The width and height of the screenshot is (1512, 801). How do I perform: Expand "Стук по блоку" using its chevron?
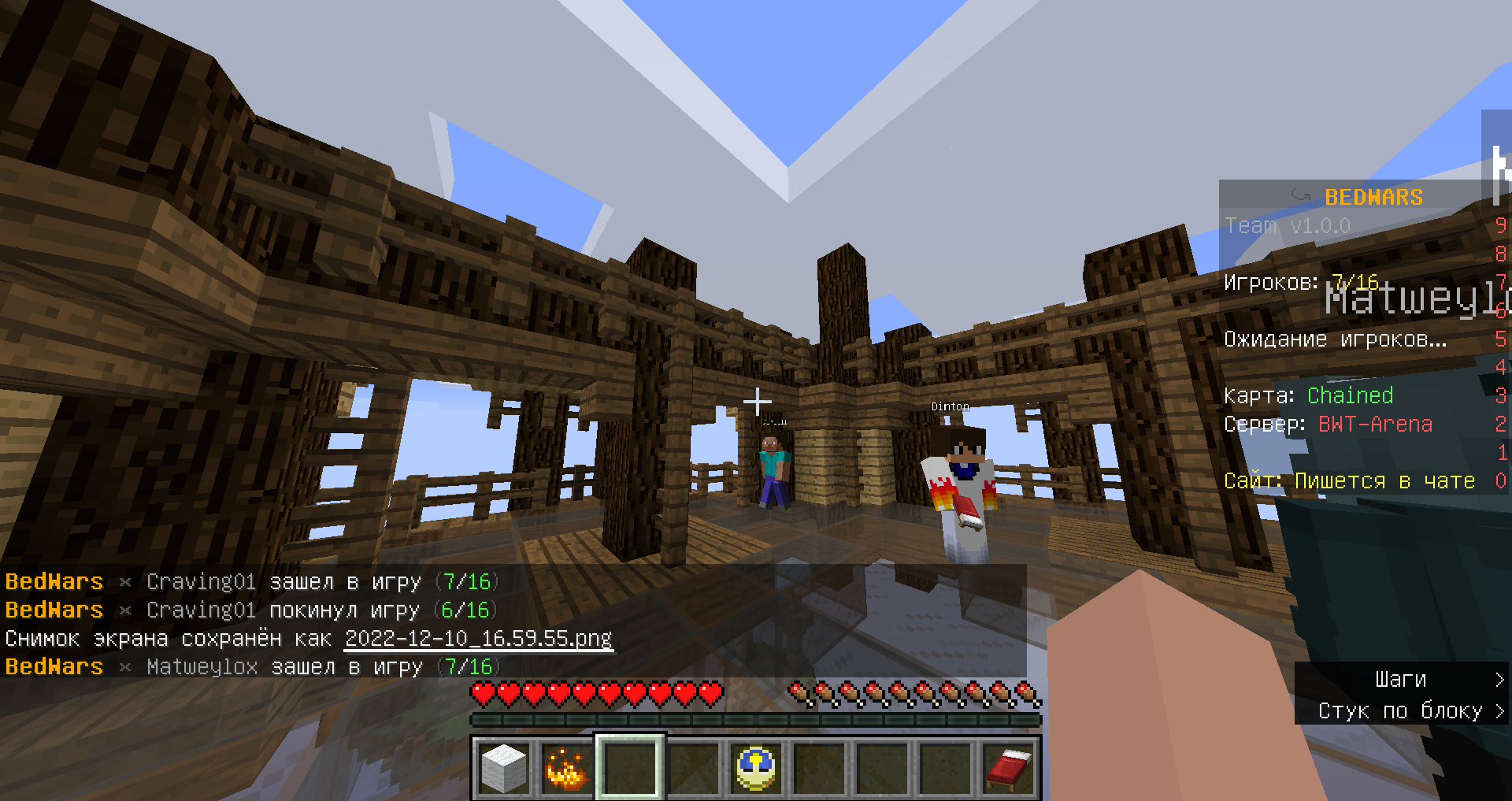1499,710
